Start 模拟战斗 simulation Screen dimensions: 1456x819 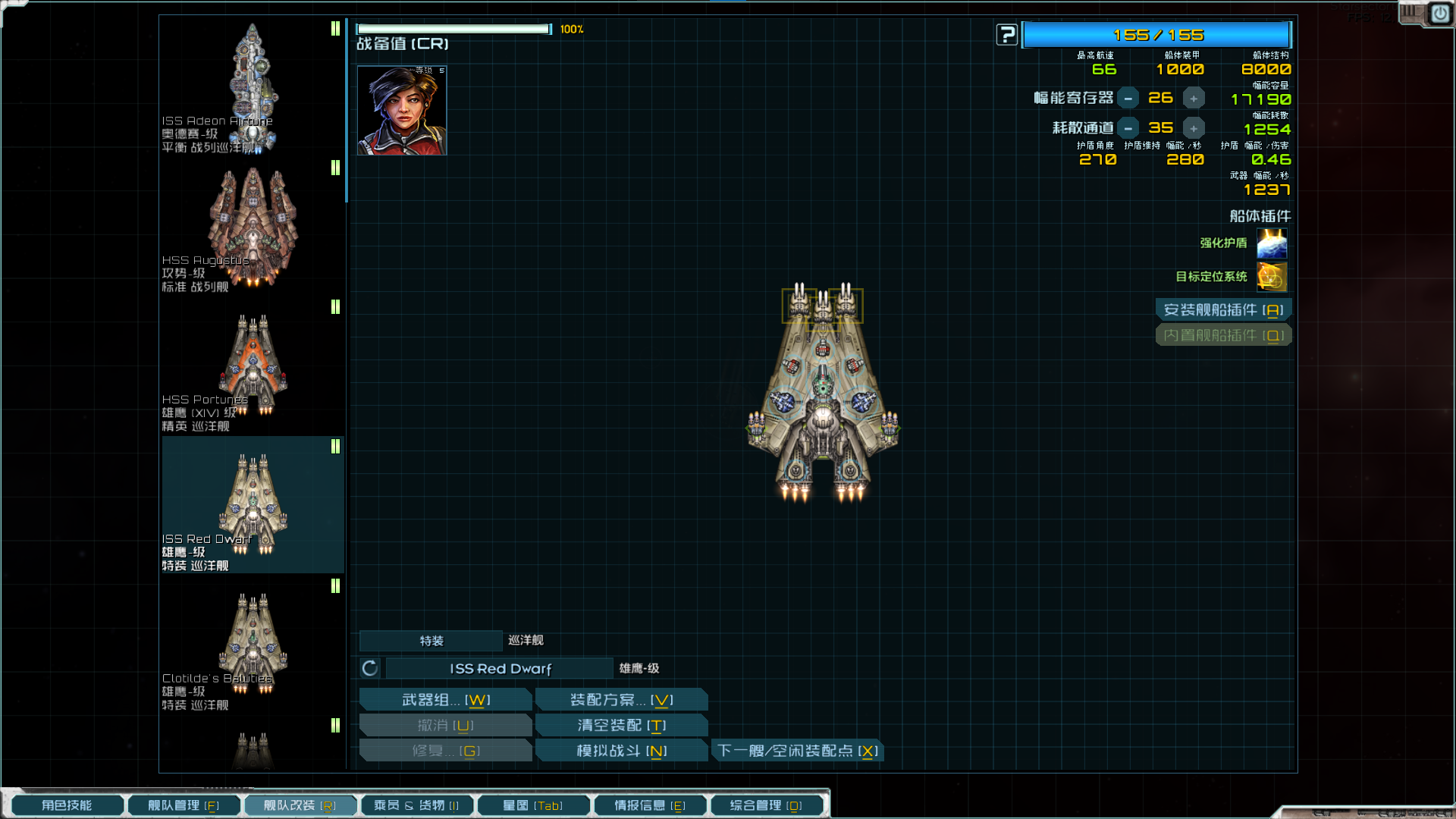point(621,751)
